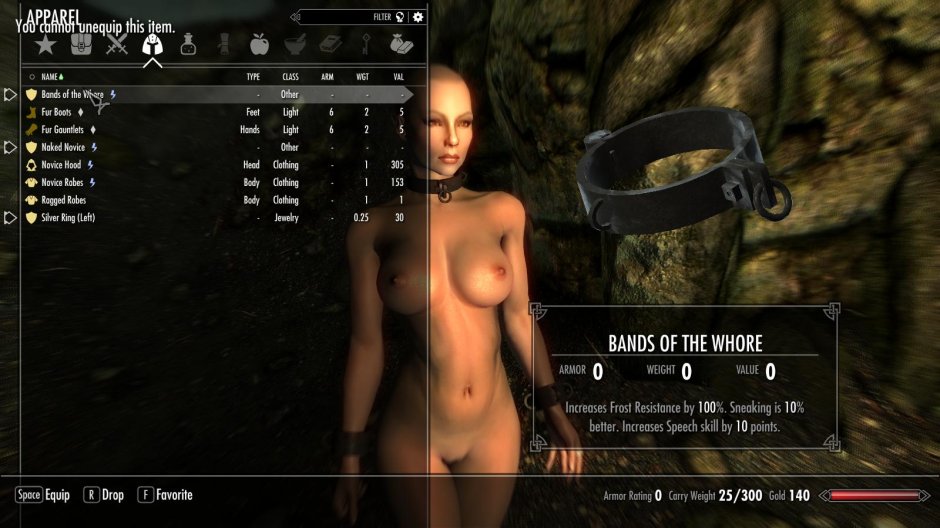Open the Food apple category

pos(259,45)
